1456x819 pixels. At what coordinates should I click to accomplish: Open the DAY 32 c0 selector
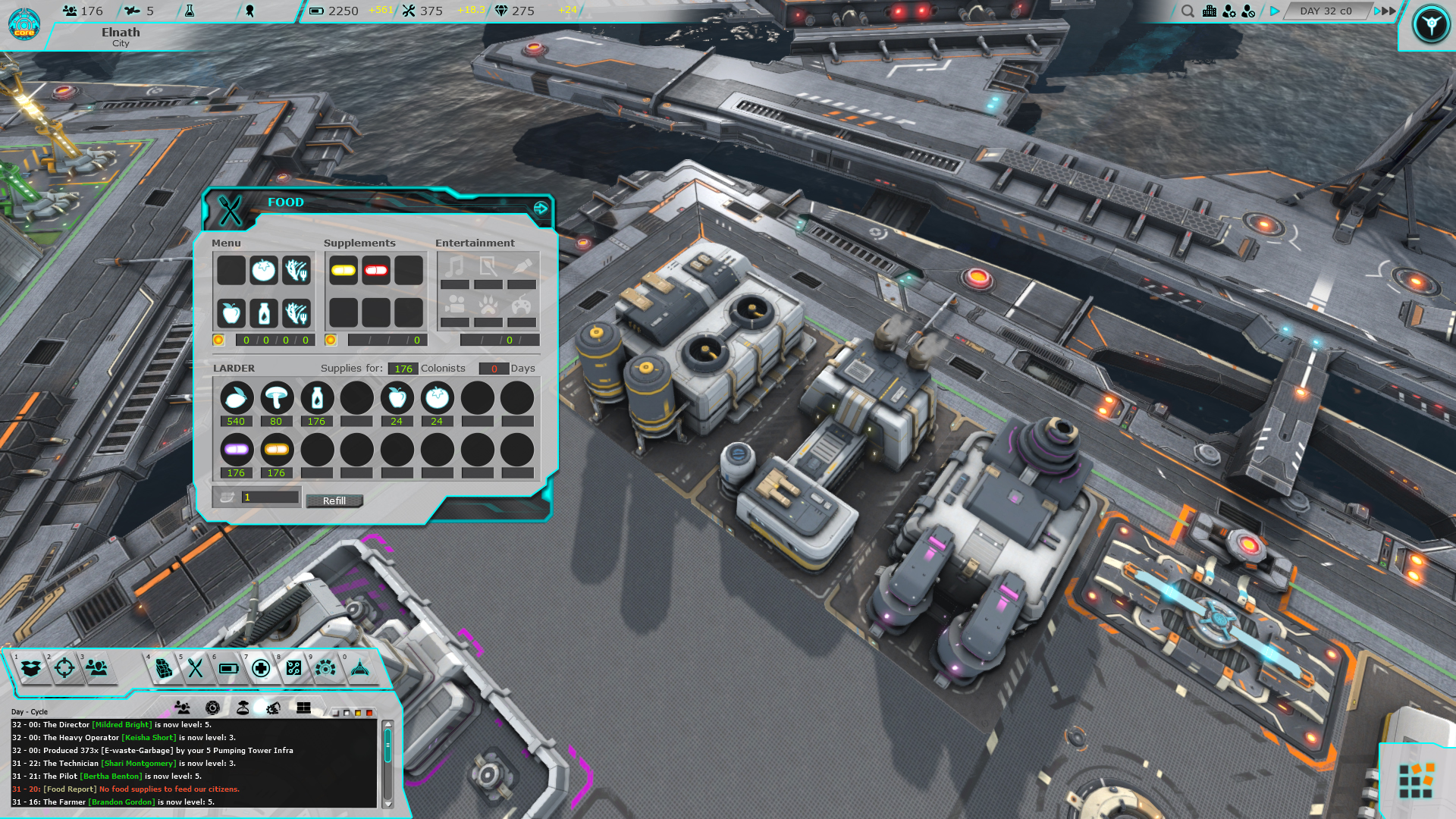[x=1326, y=11]
